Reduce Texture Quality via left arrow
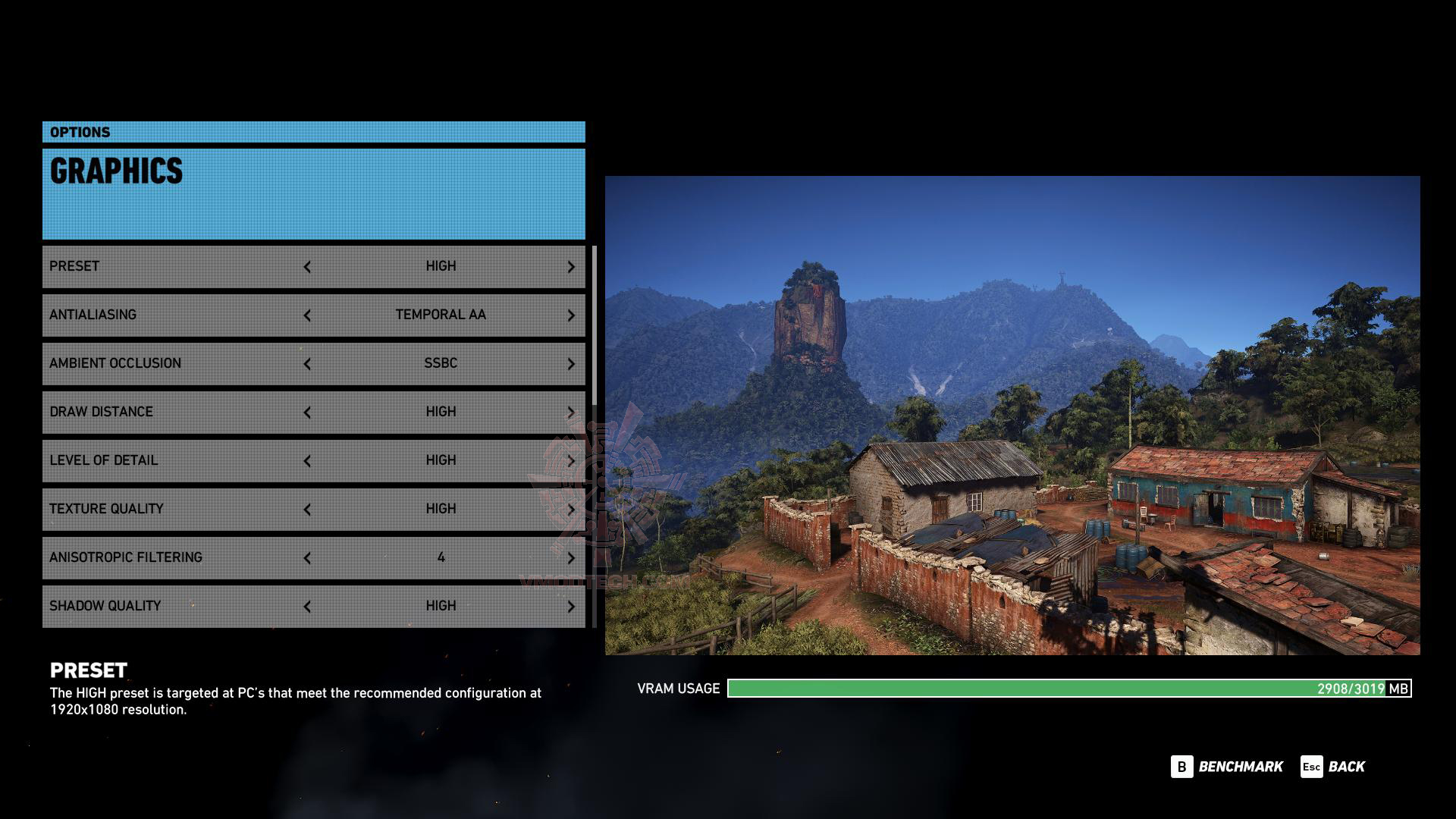 click(307, 510)
